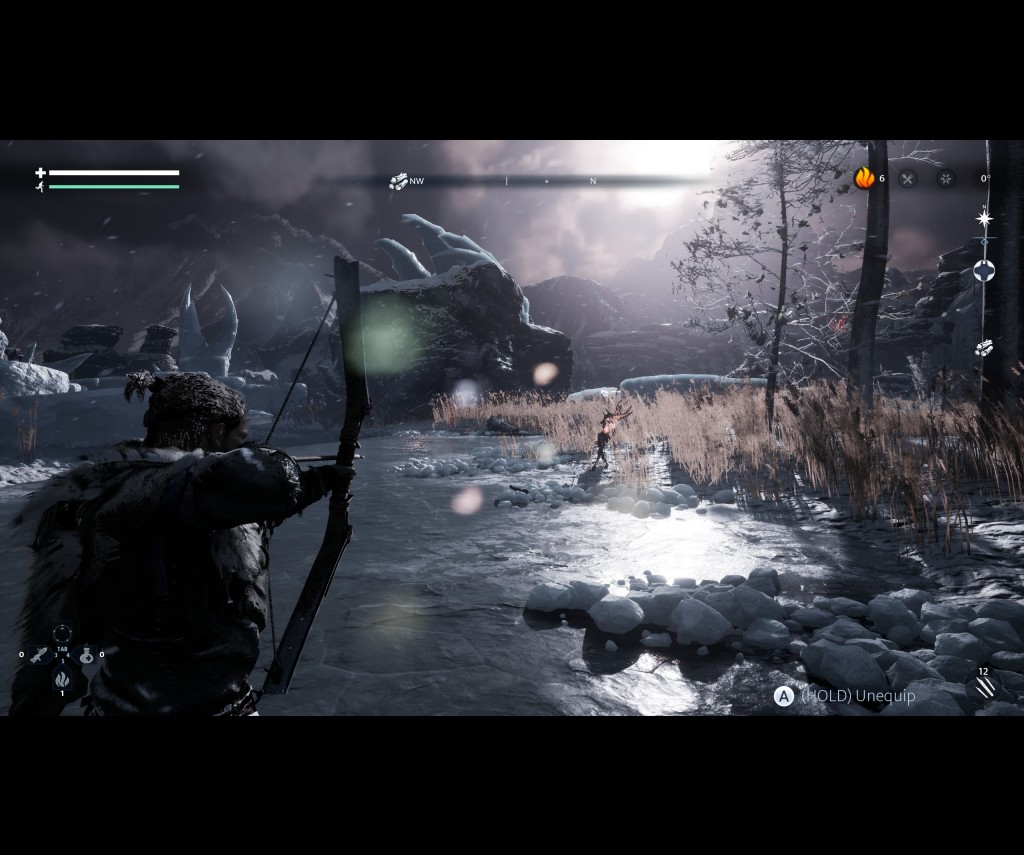Click the arrow quiver ammo icon

(x=985, y=687)
